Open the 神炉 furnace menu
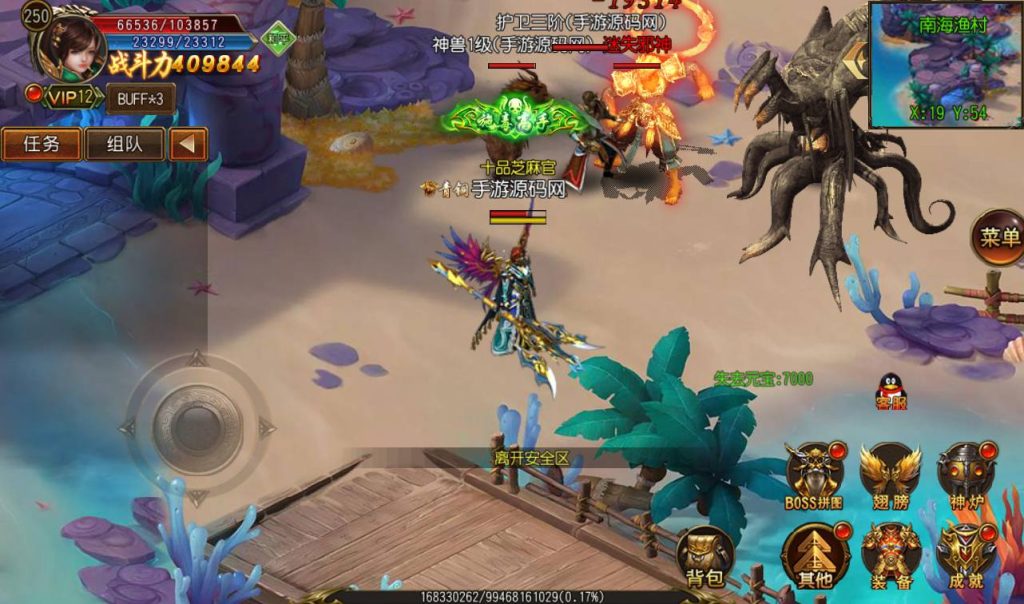The width and height of the screenshot is (1024, 604). (x=966, y=473)
